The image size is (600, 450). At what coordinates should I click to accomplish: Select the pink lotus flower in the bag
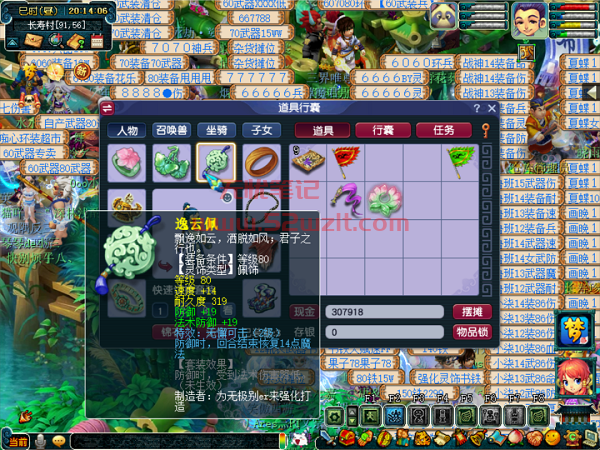tap(383, 195)
